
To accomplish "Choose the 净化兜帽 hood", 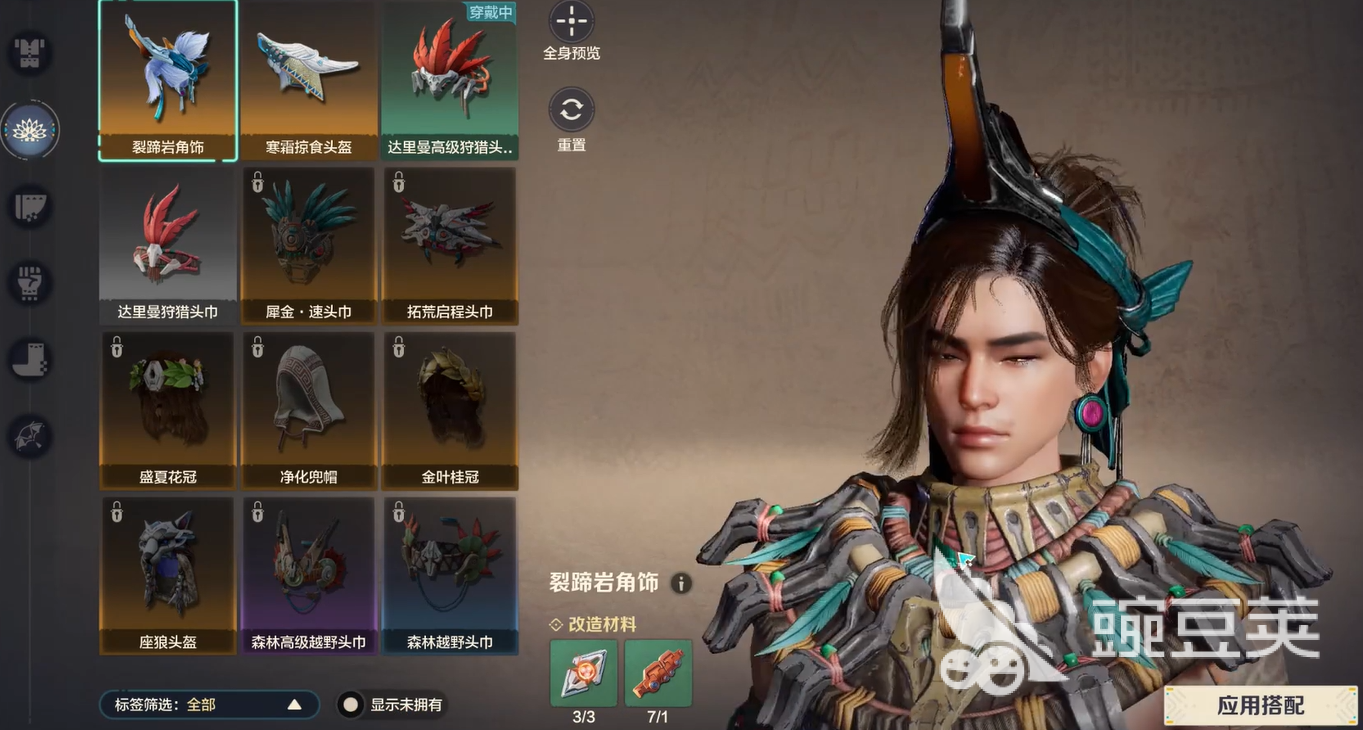I will click(309, 410).
